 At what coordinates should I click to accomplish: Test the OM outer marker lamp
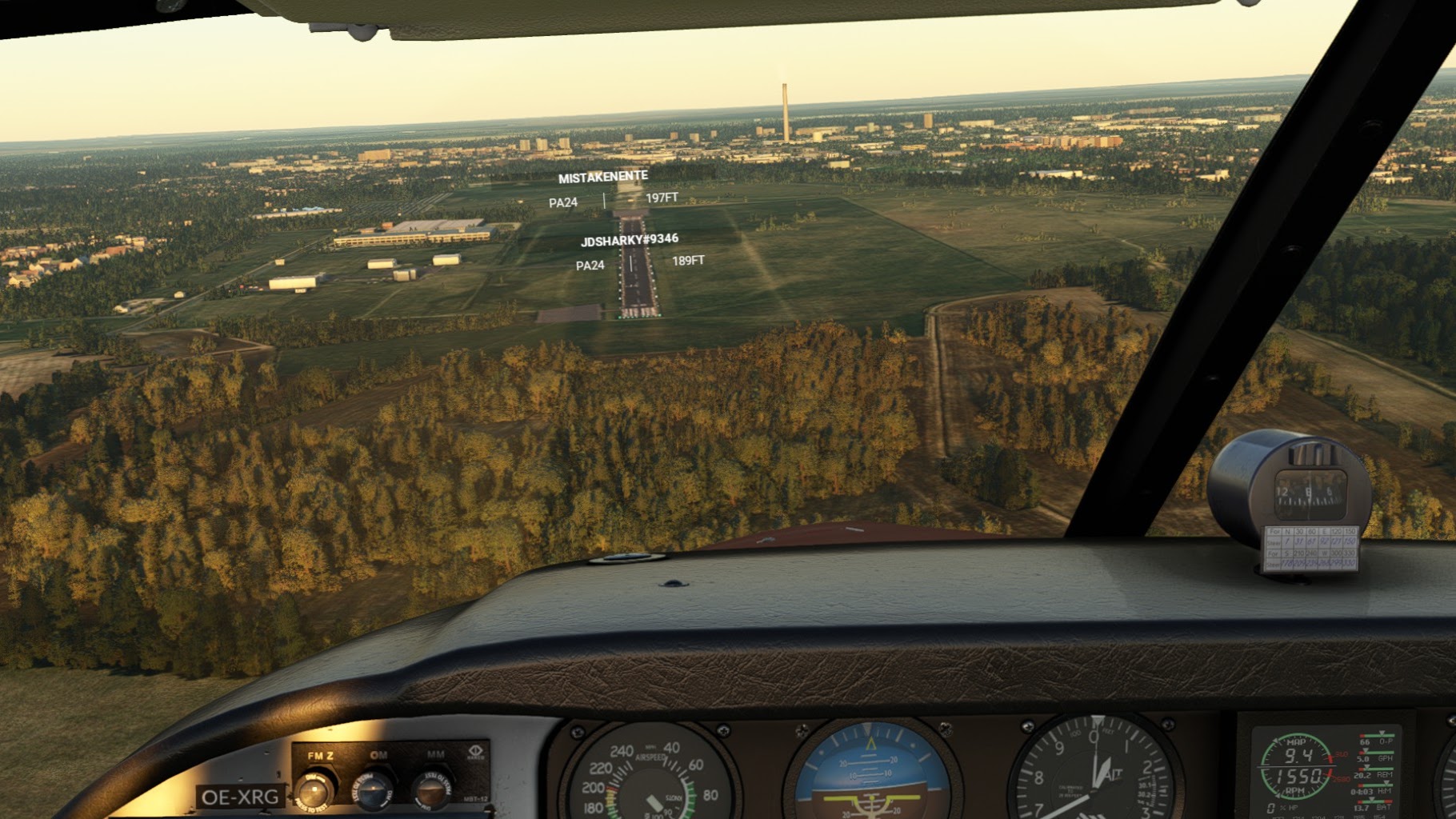(374, 790)
